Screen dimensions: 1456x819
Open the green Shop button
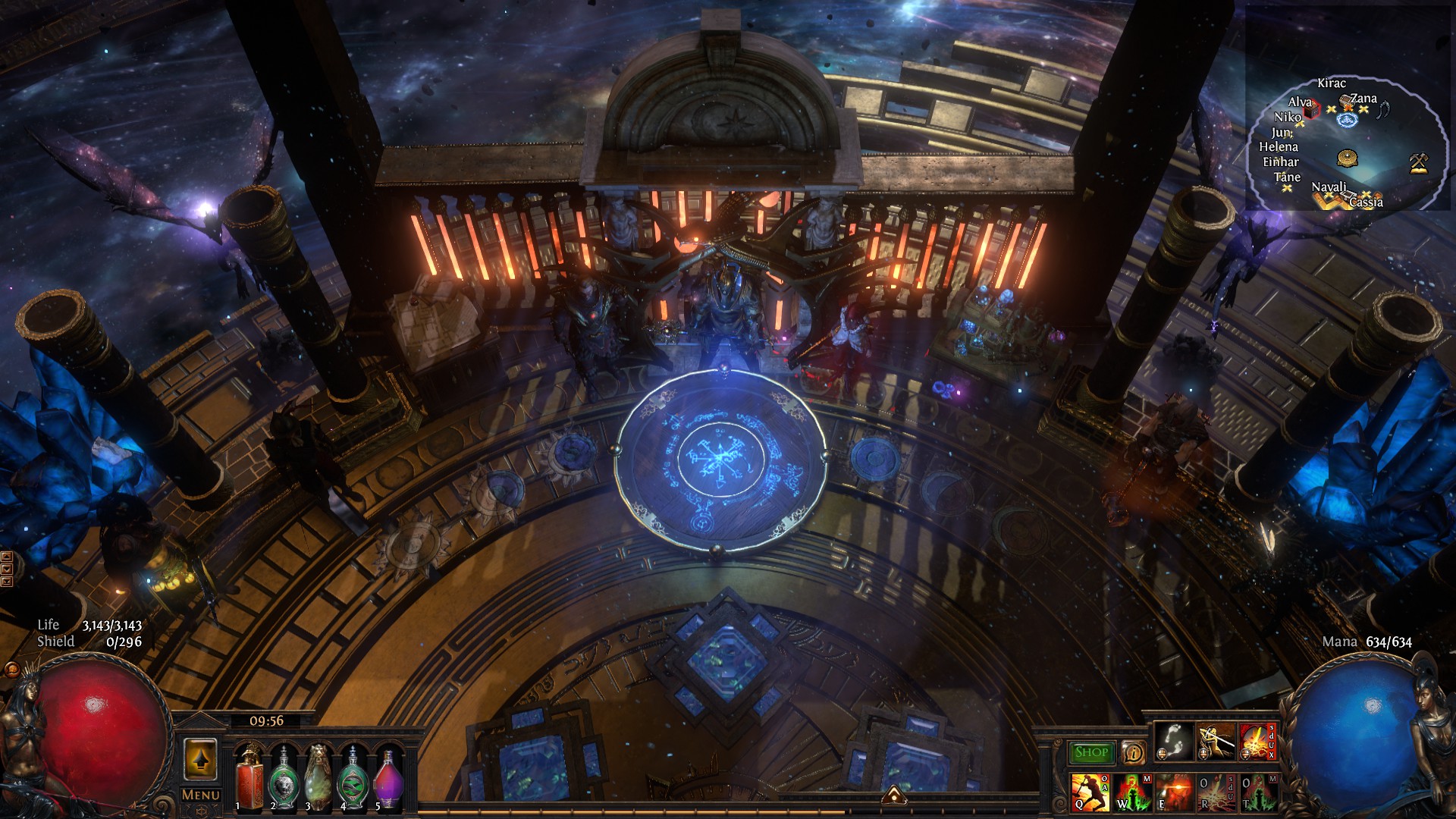coord(1091,752)
